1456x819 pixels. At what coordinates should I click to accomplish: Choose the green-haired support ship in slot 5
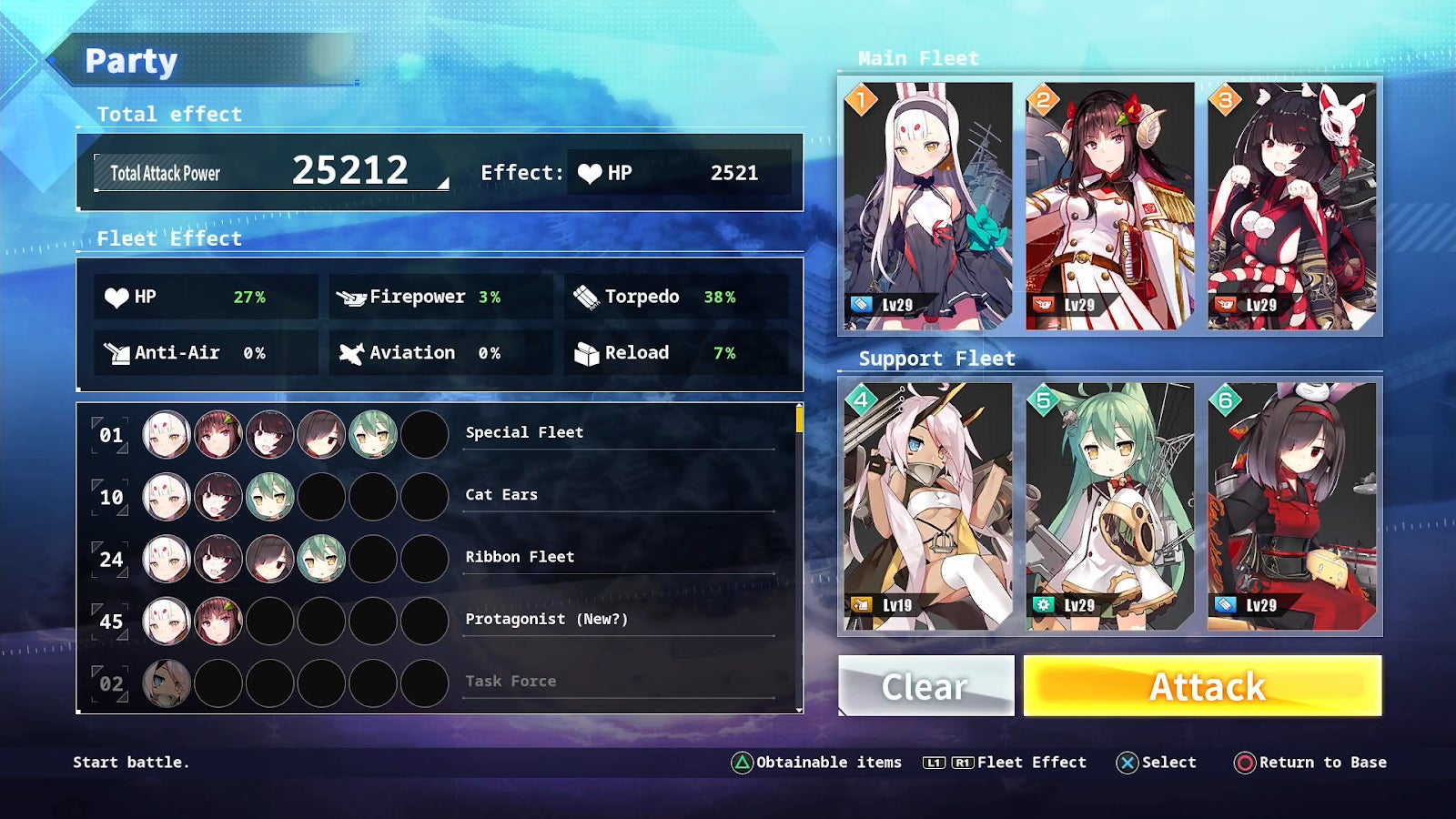pyautogui.click(x=1110, y=506)
